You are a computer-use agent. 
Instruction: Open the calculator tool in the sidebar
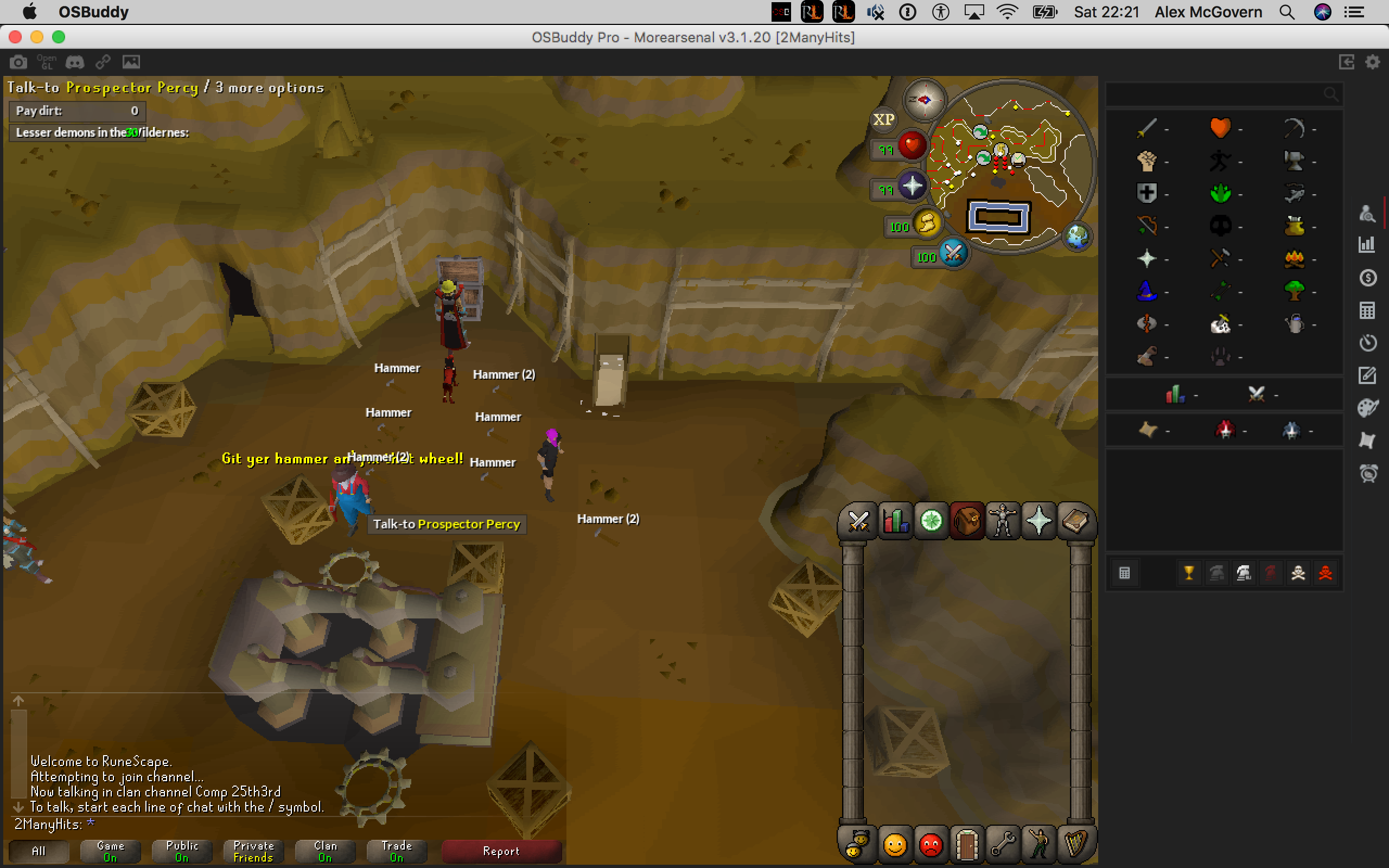click(x=1368, y=310)
